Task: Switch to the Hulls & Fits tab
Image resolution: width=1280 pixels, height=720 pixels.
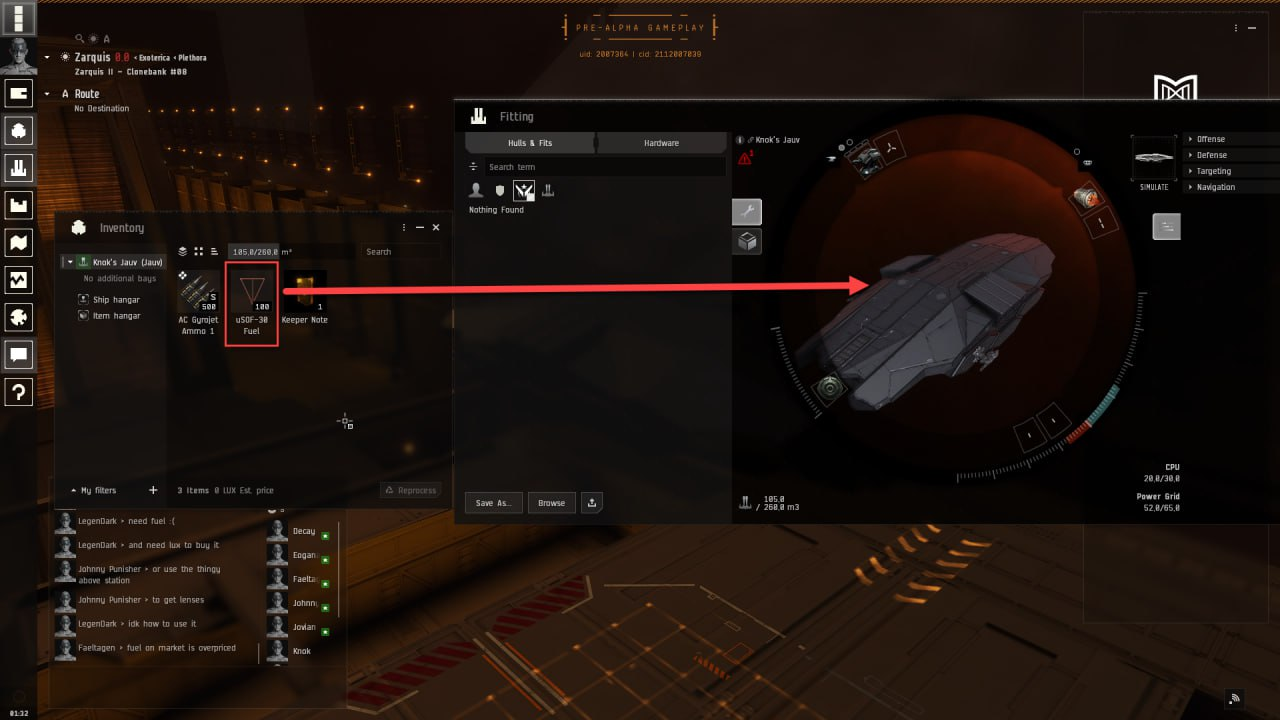Action: point(530,143)
